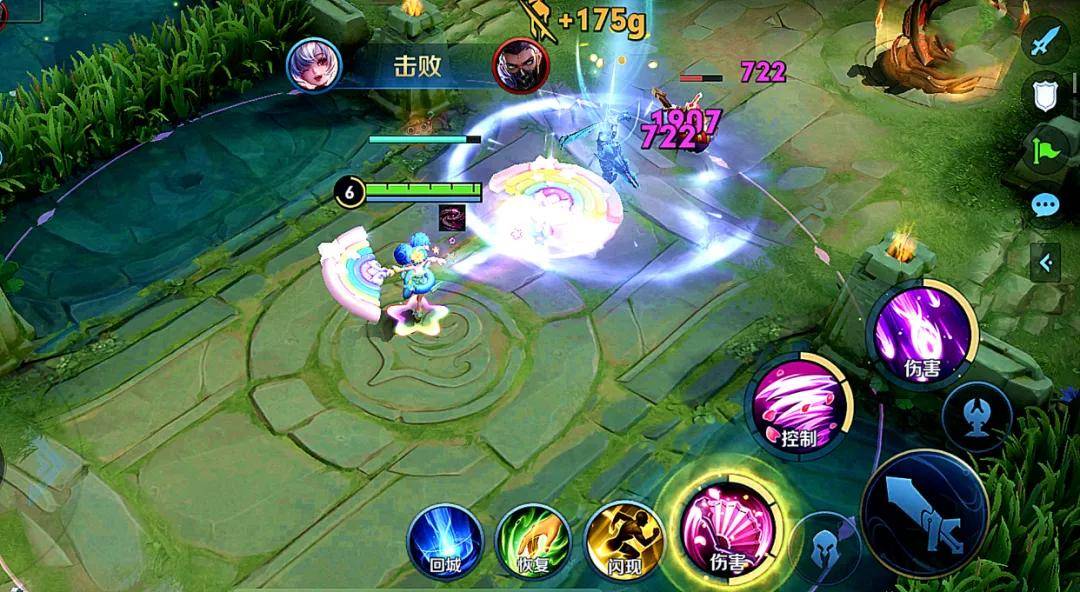This screenshot has height=592, width=1080.
Task: Tap the tower-target attack button
Action: tap(976, 416)
